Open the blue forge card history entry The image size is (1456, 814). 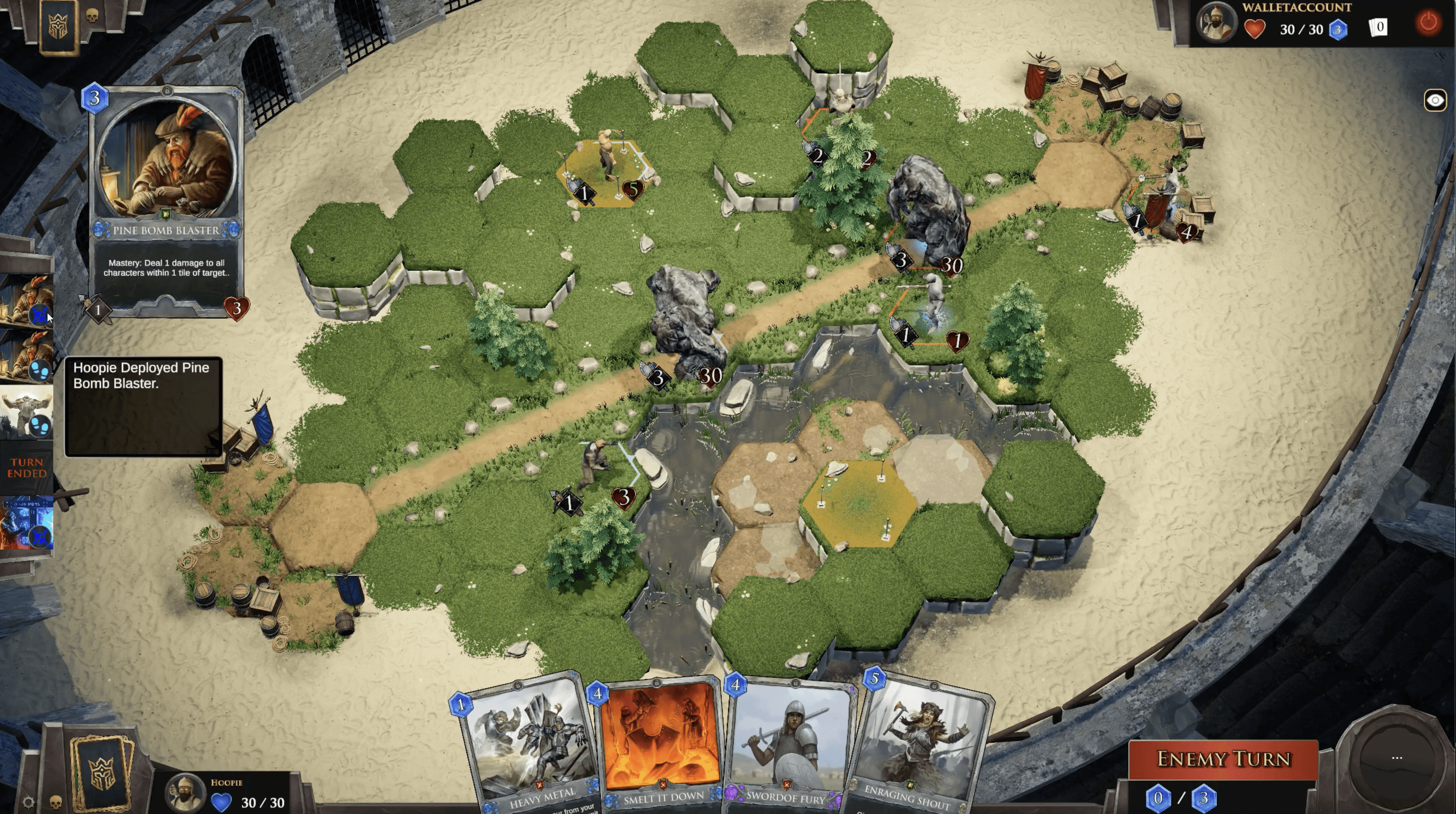pos(27,523)
